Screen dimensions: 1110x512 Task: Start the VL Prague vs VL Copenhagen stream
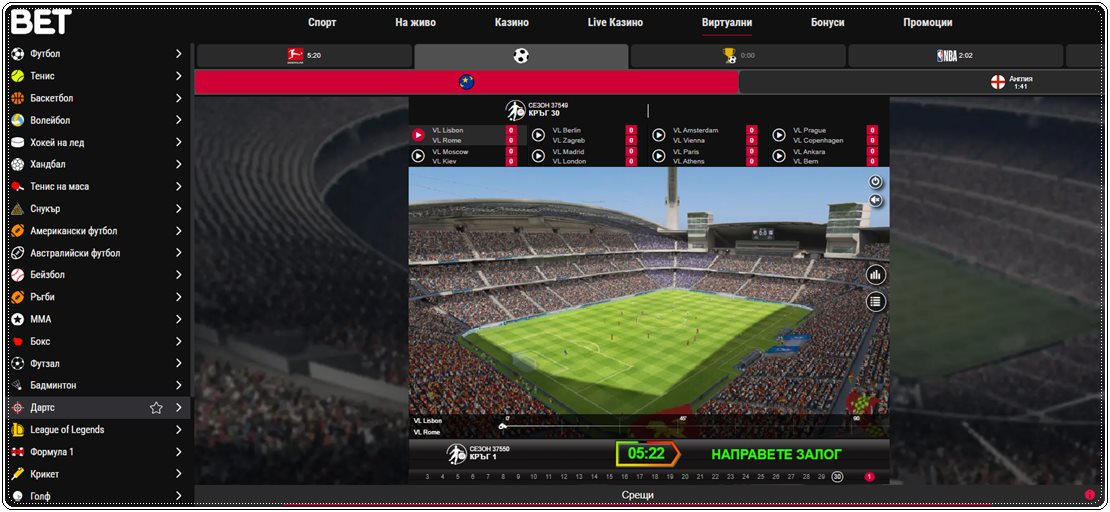click(x=778, y=135)
